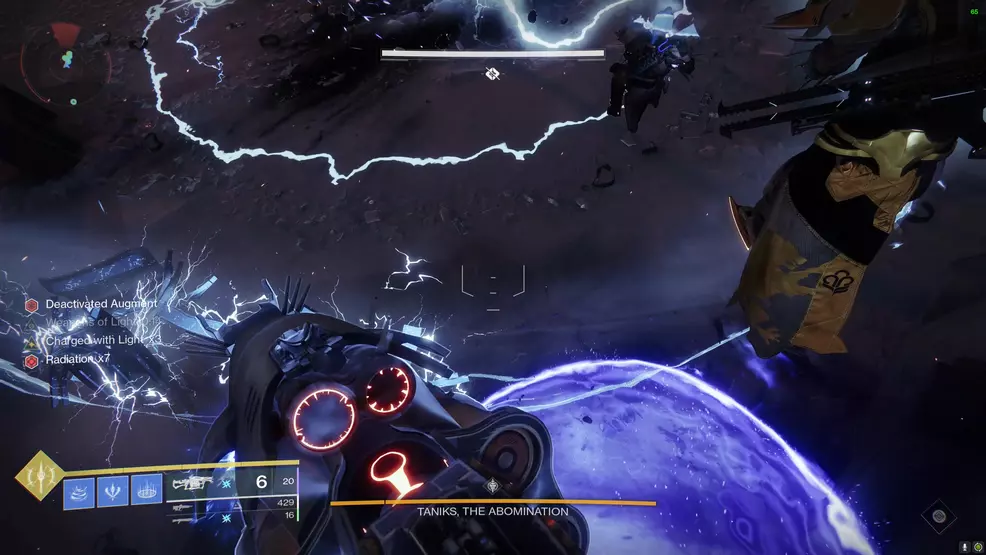This screenshot has width=986, height=555.
Task: Click the Charged with Light buff icon
Action: (x=32, y=341)
